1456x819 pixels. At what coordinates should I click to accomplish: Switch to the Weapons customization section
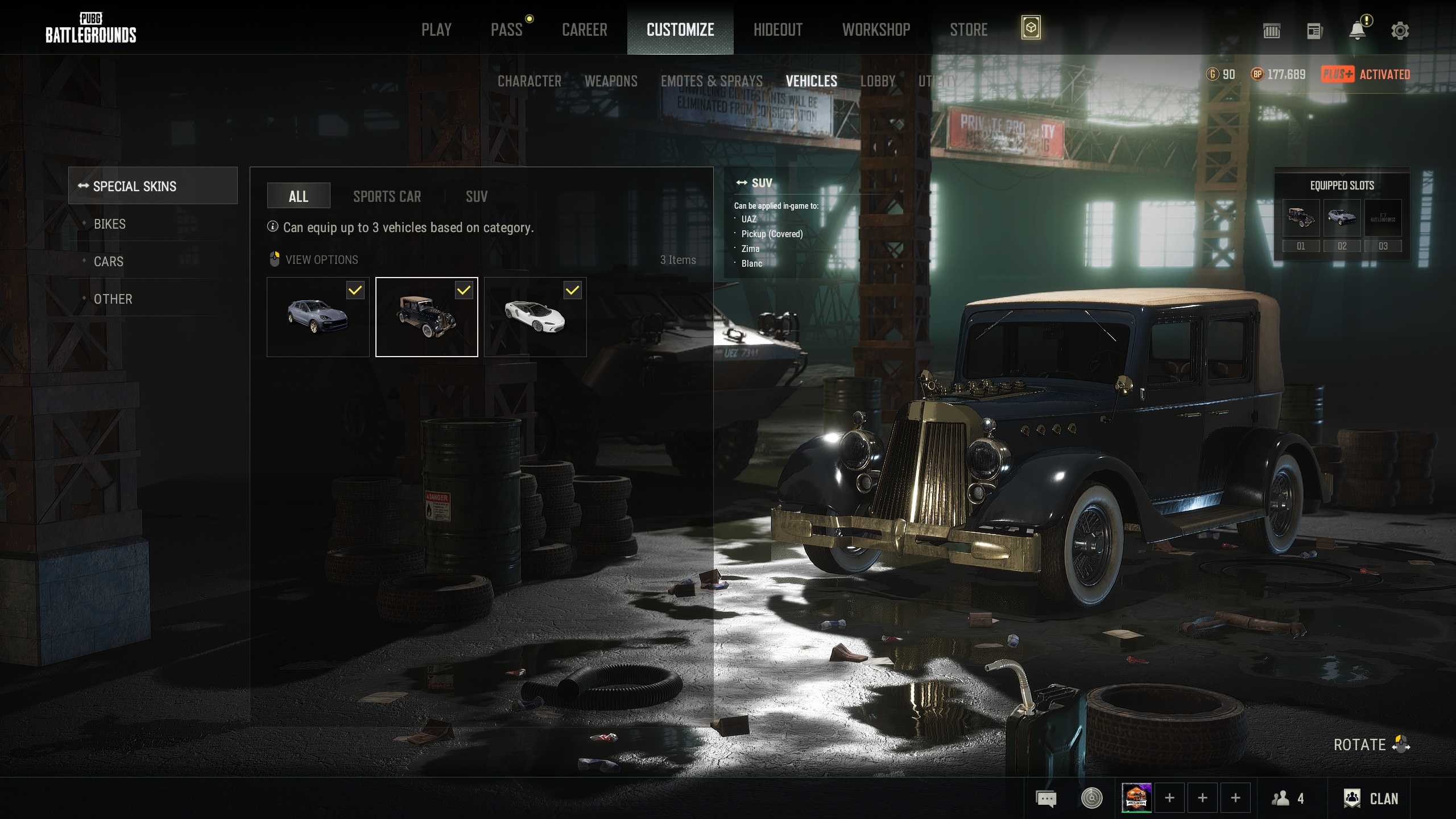(x=611, y=81)
